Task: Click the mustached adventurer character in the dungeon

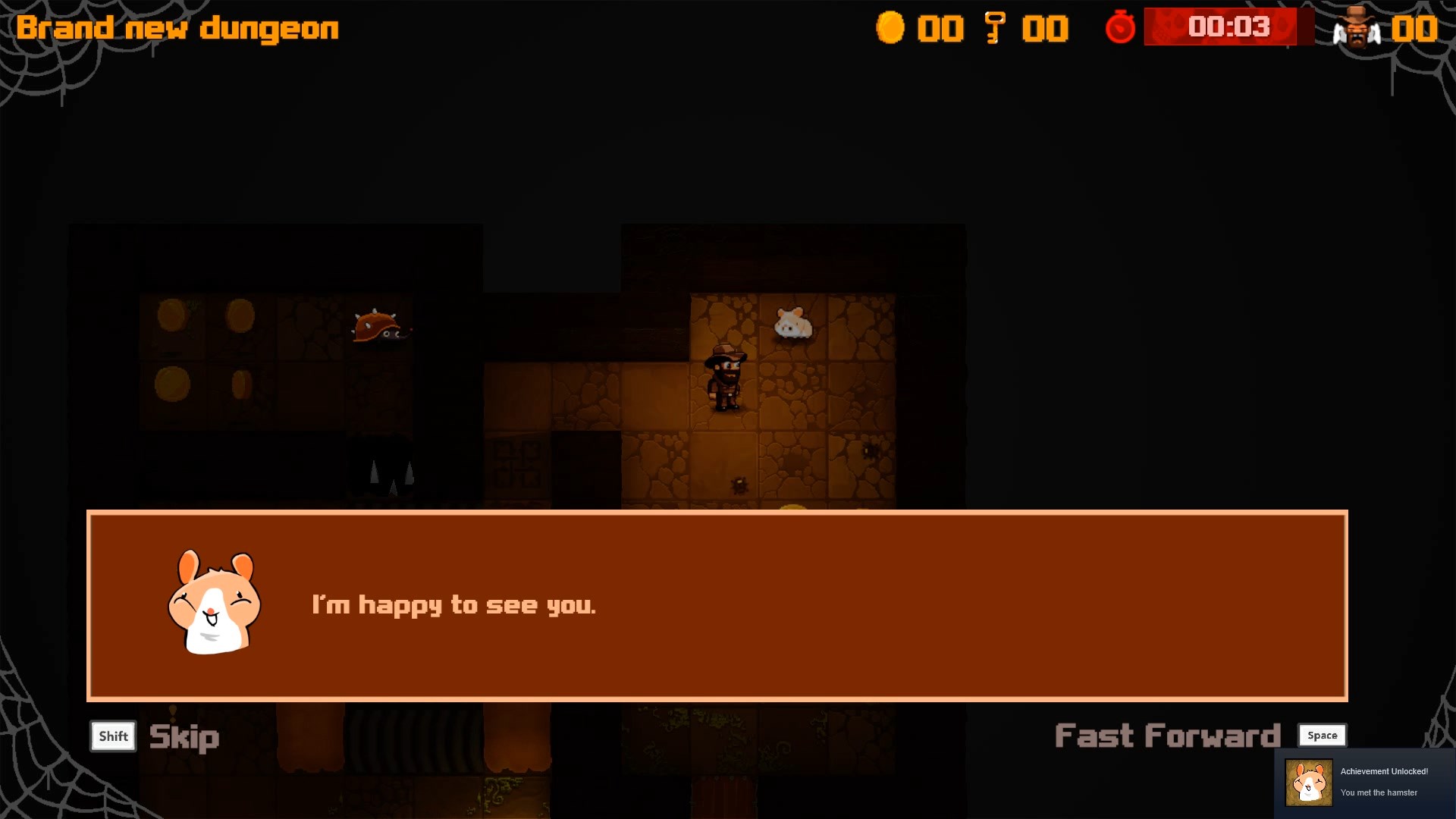Action: coord(726,376)
